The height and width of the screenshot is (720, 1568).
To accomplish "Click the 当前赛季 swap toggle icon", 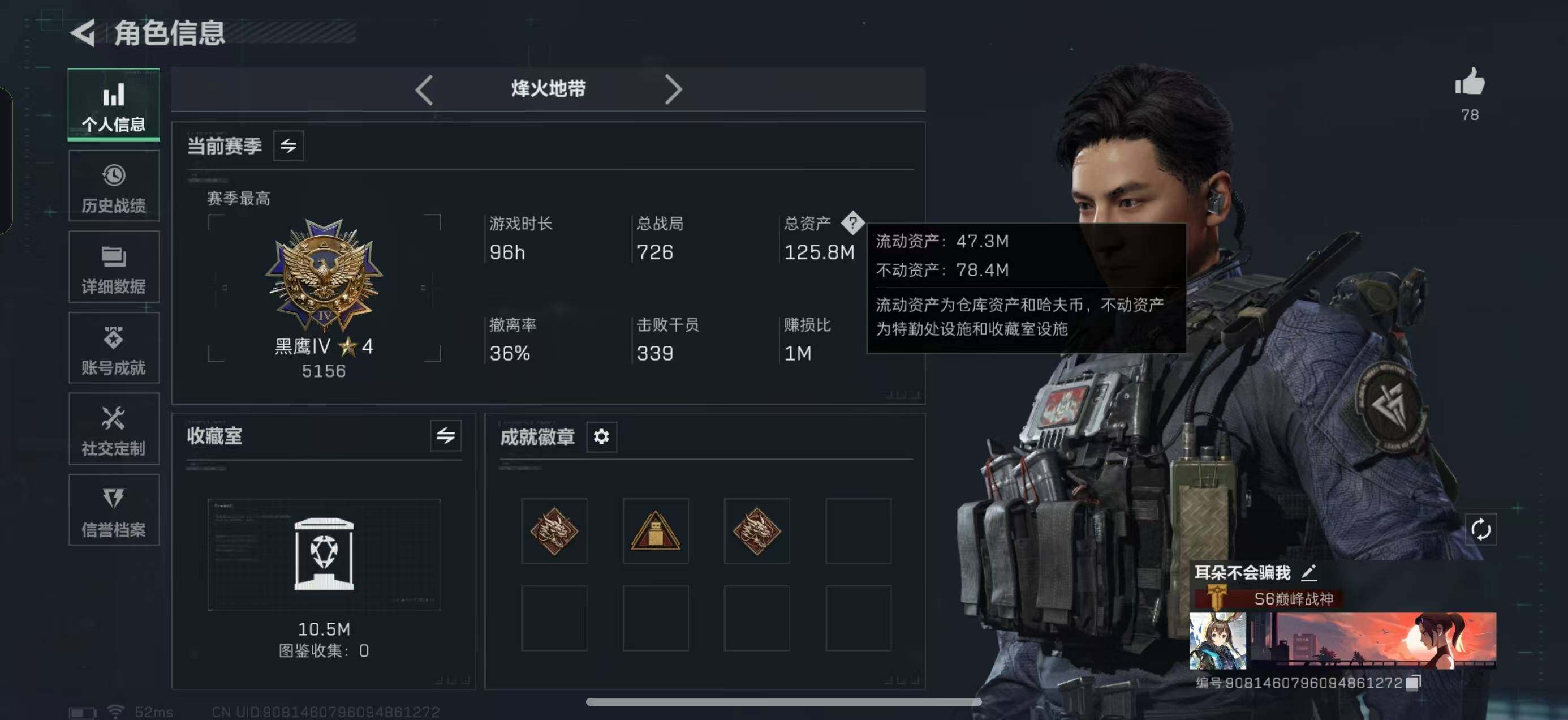I will click(x=289, y=145).
